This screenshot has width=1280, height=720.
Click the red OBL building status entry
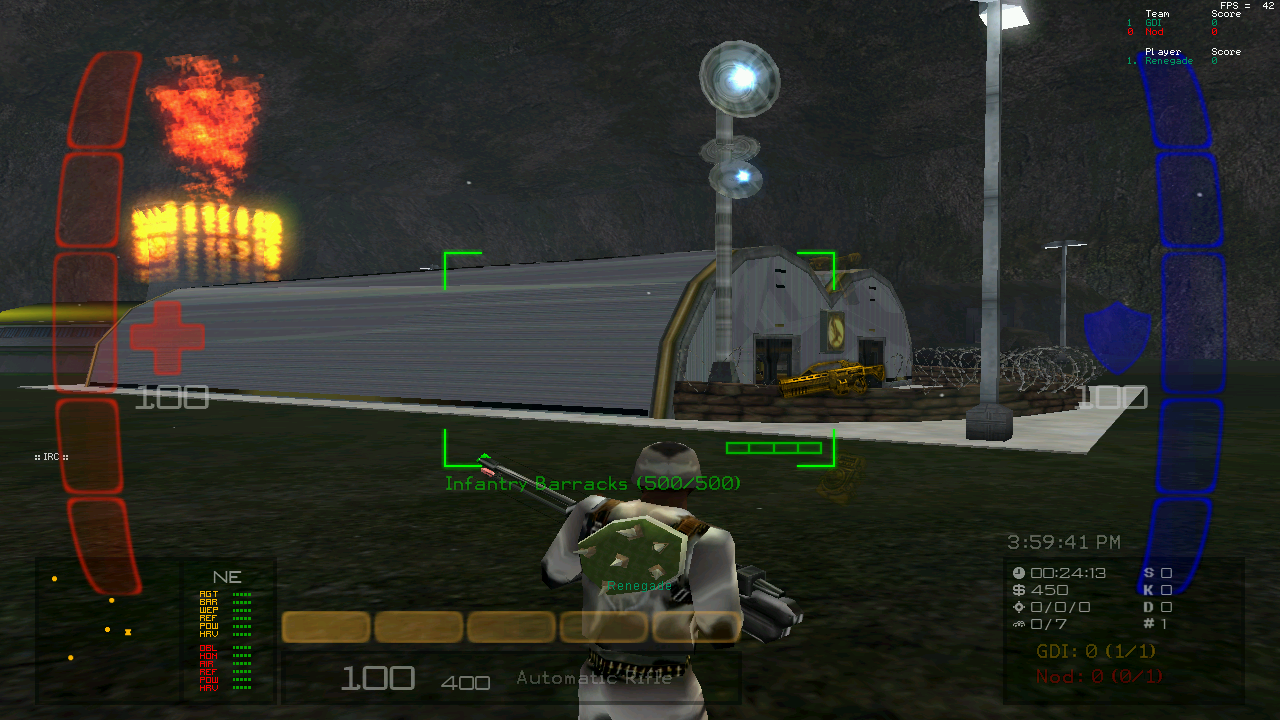[x=209, y=648]
